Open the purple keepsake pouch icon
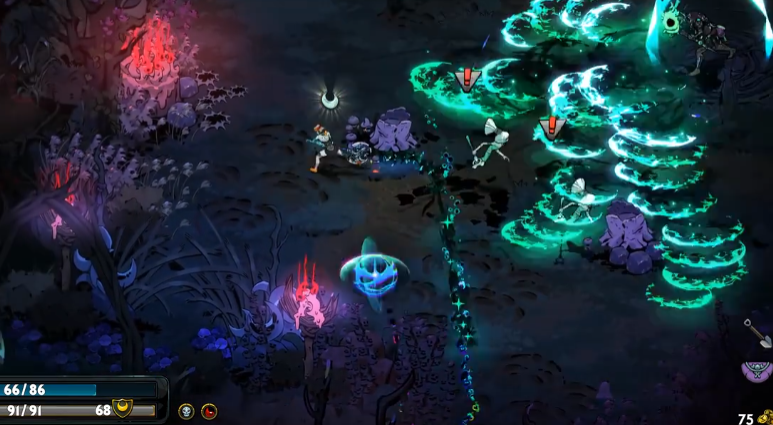773x425 pixels. coord(757,372)
